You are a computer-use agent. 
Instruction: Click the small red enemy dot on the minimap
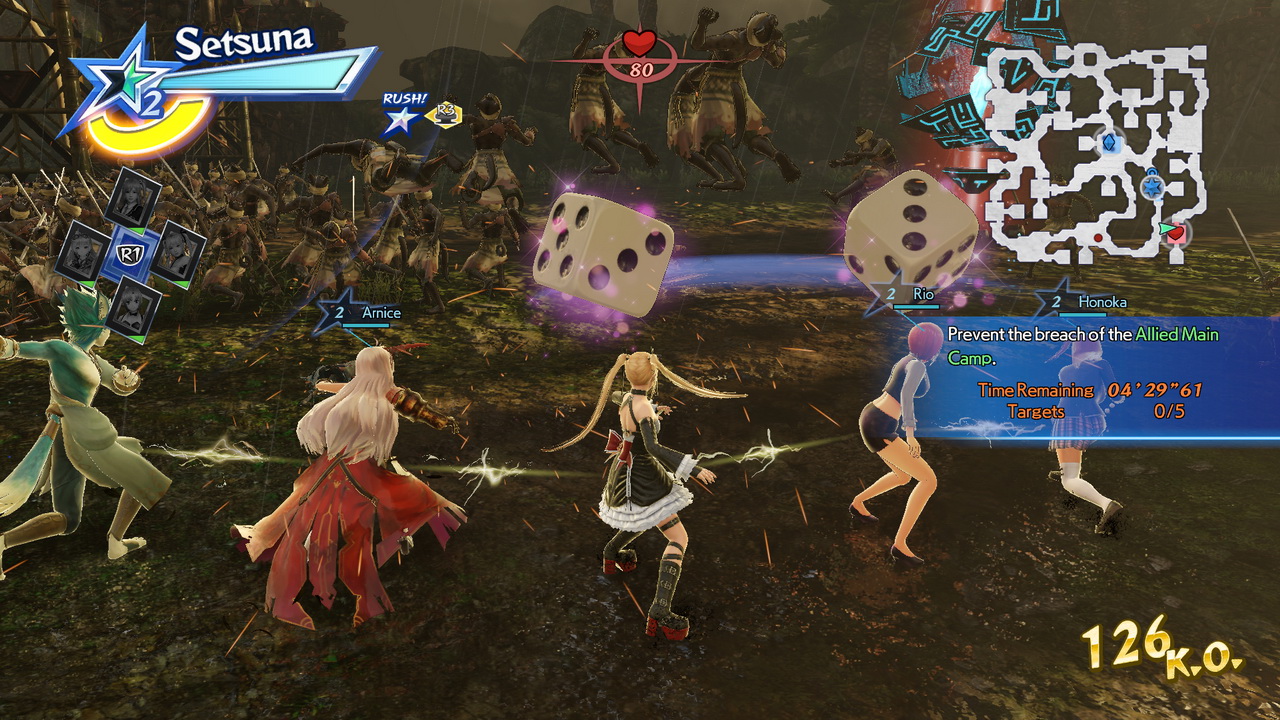pyautogui.click(x=1098, y=238)
